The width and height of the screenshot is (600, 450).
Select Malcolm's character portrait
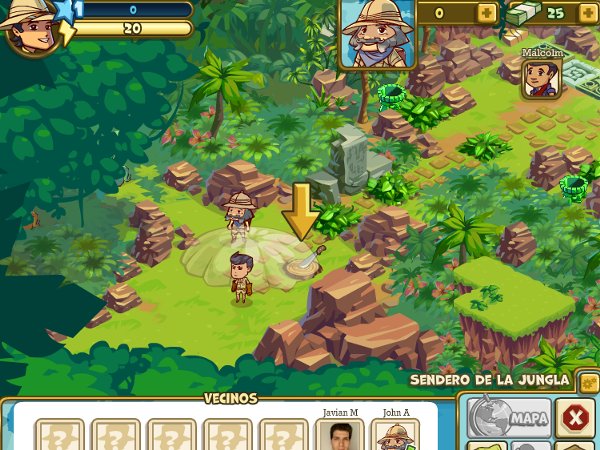[x=542, y=78]
